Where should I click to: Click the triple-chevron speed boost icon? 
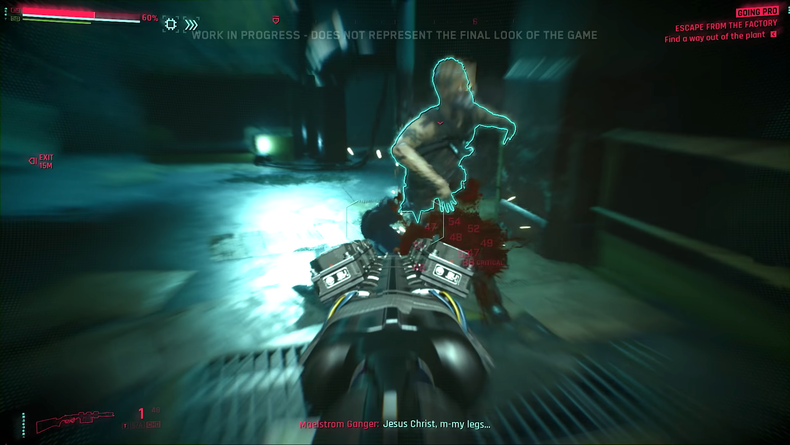click(x=191, y=24)
